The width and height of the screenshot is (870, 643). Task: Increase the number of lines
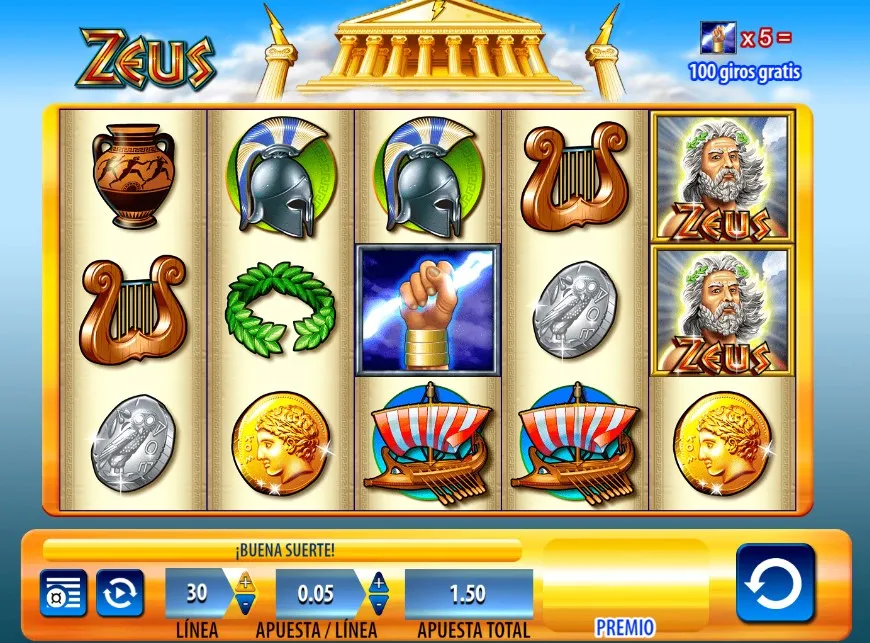[x=246, y=581]
